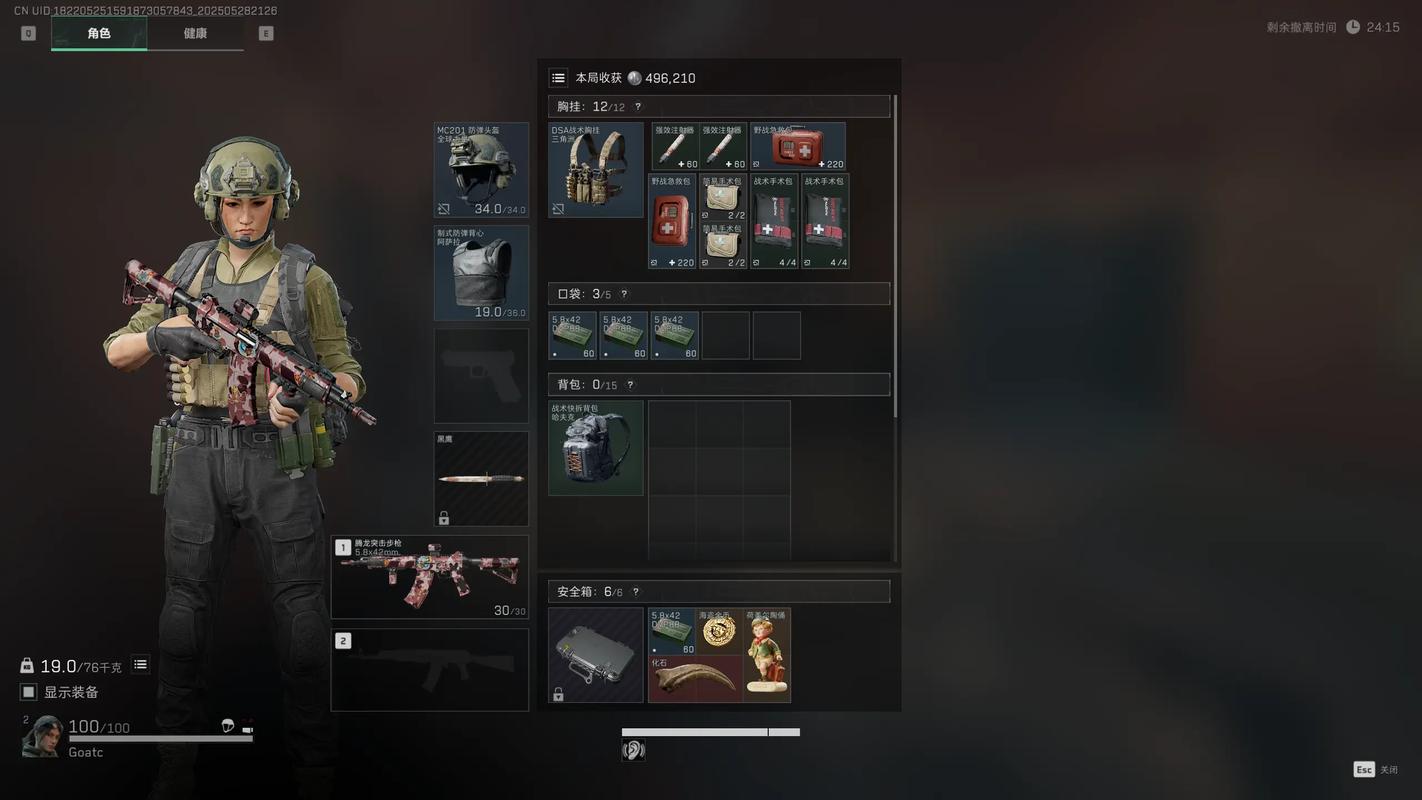The height and width of the screenshot is (800, 1422).
Task: Click the locked safe box case icon
Action: pos(596,655)
